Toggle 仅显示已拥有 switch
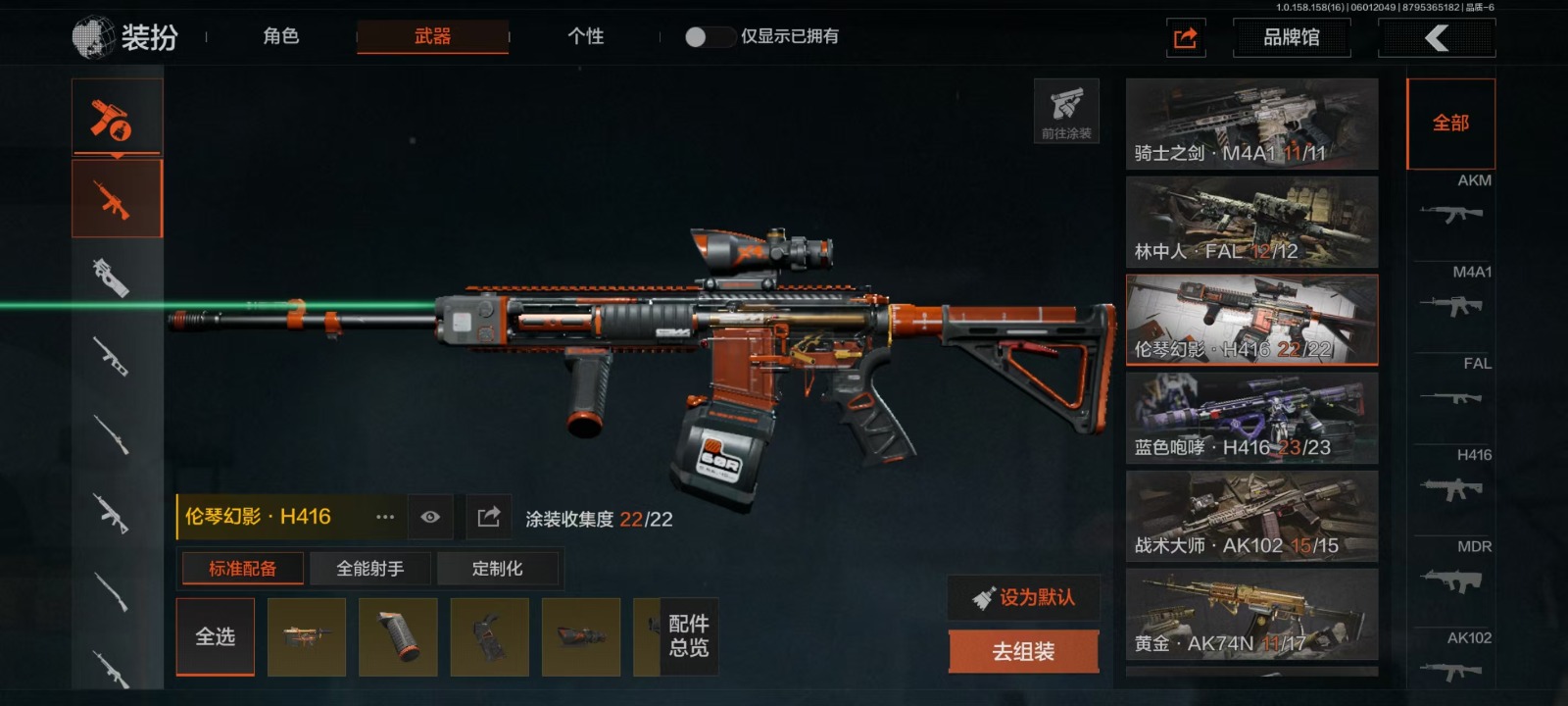 coord(709,37)
